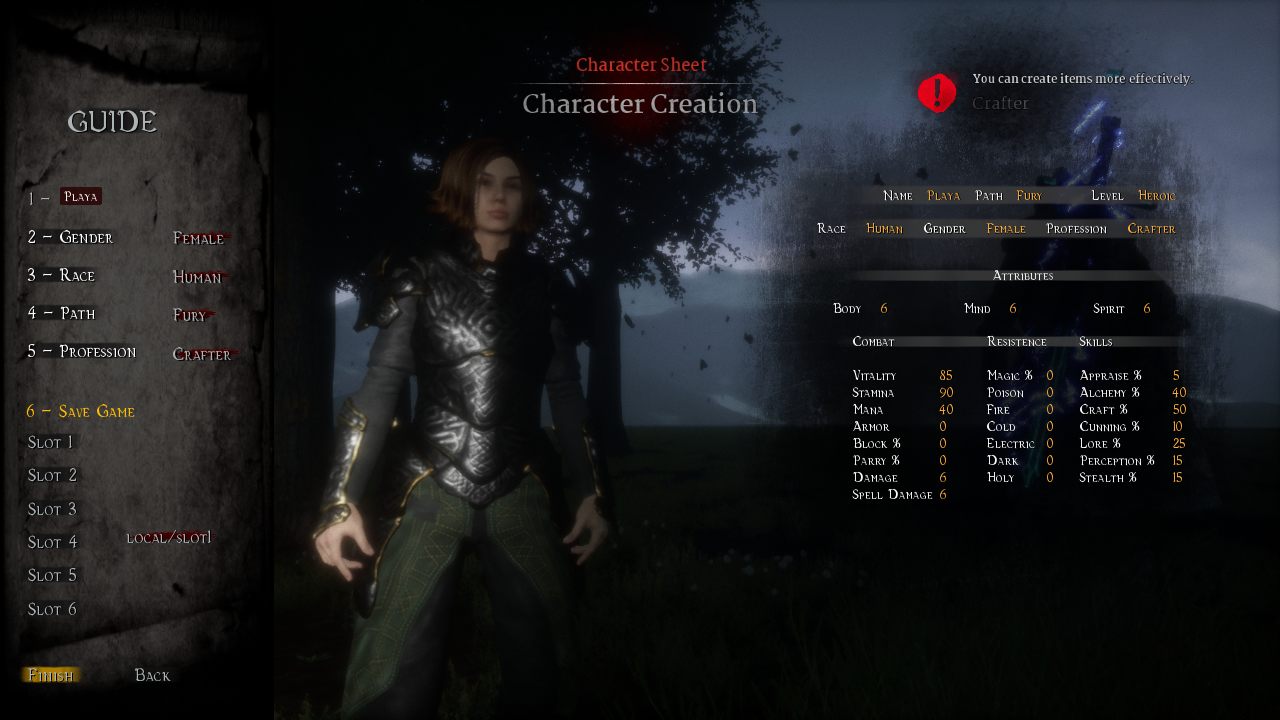This screenshot has width=1280, height=720.
Task: Click the Finish button
Action: coord(50,675)
